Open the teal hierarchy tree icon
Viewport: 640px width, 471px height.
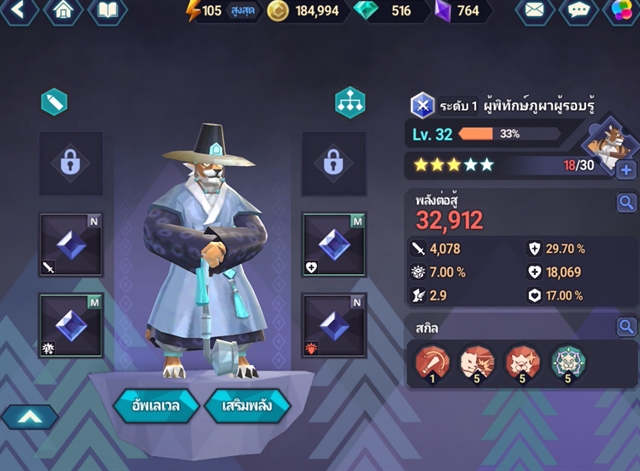349,102
